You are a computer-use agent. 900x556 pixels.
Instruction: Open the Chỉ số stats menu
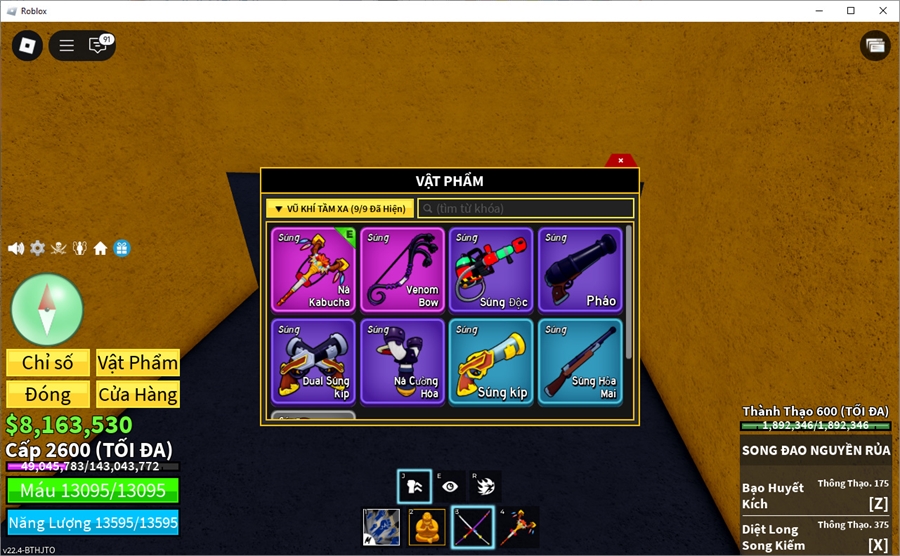tap(48, 363)
